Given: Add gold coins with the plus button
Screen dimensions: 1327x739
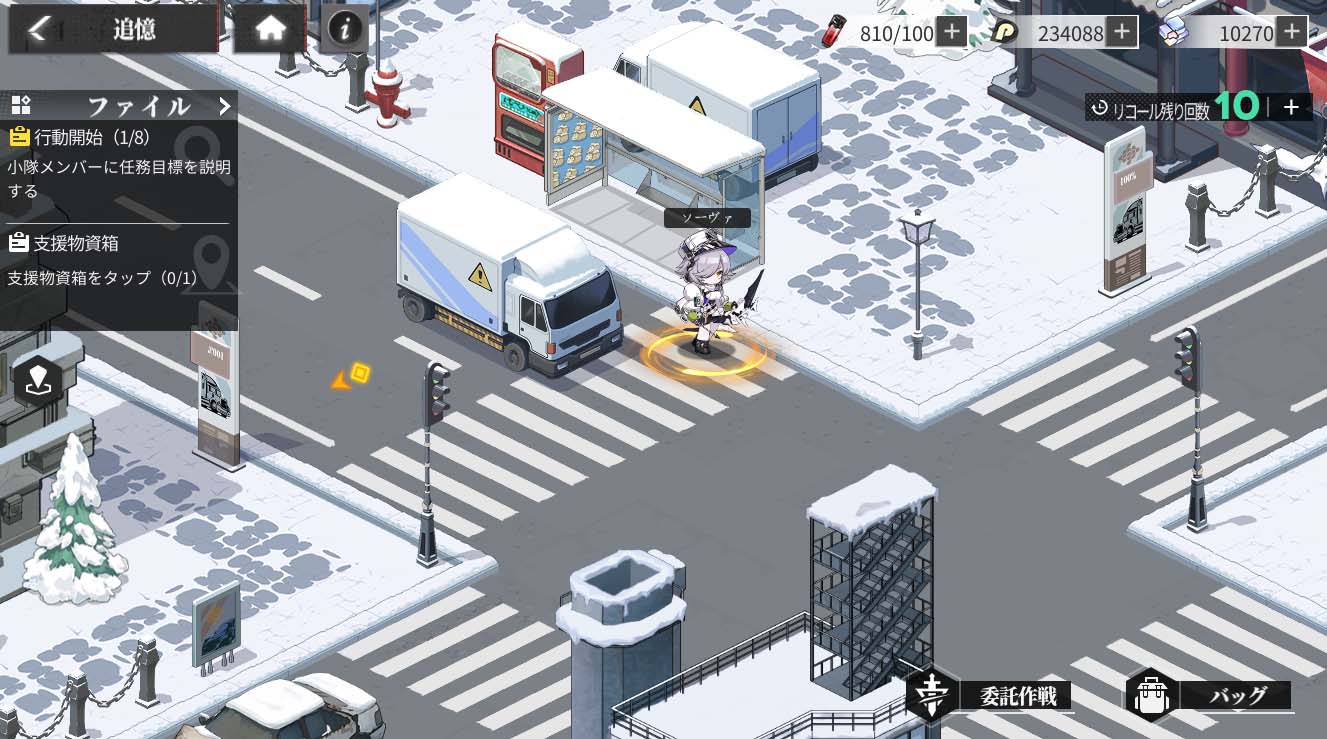Looking at the screenshot, I should click(1122, 32).
